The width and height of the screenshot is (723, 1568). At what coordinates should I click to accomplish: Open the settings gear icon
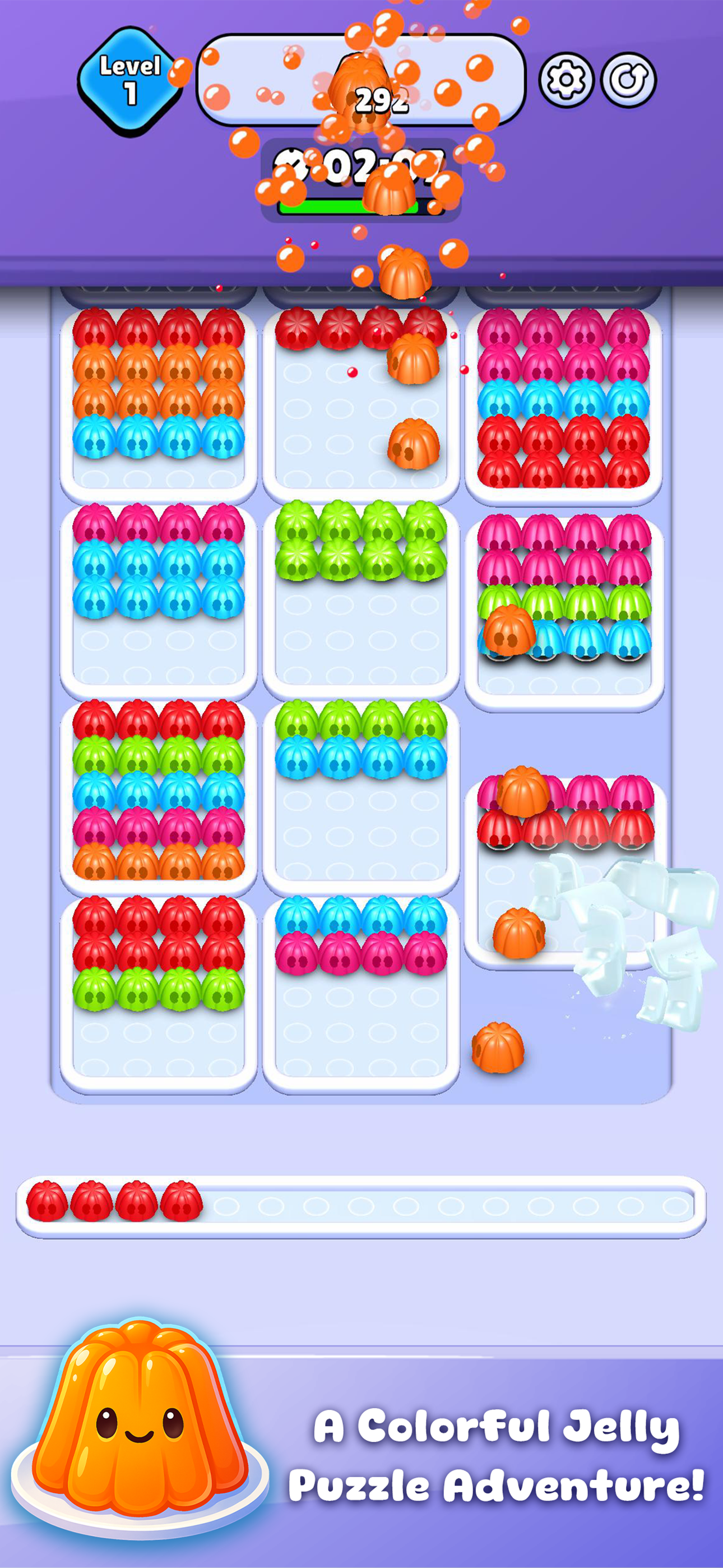567,79
